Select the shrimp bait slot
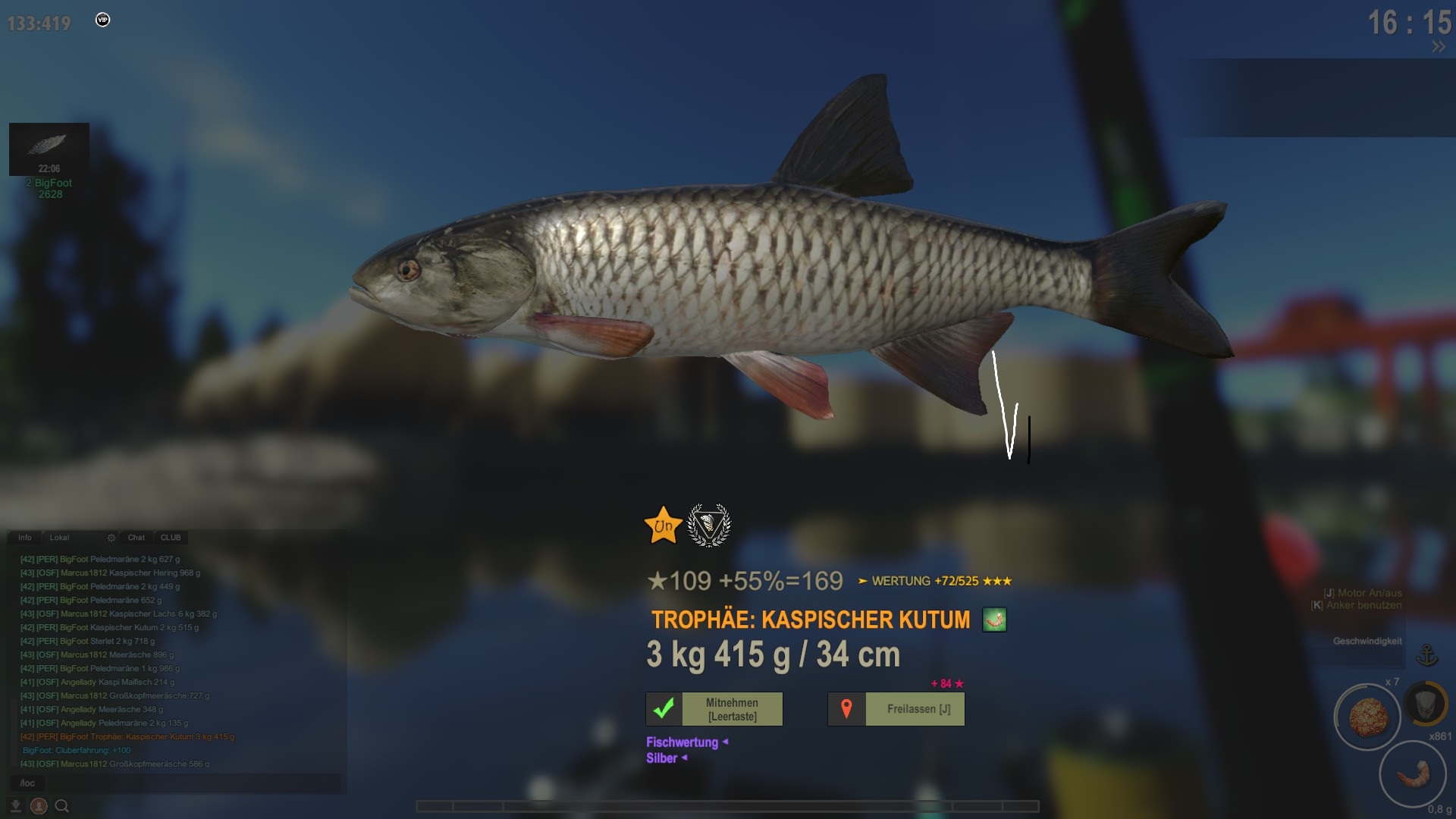The height and width of the screenshot is (819, 1456). click(1412, 774)
